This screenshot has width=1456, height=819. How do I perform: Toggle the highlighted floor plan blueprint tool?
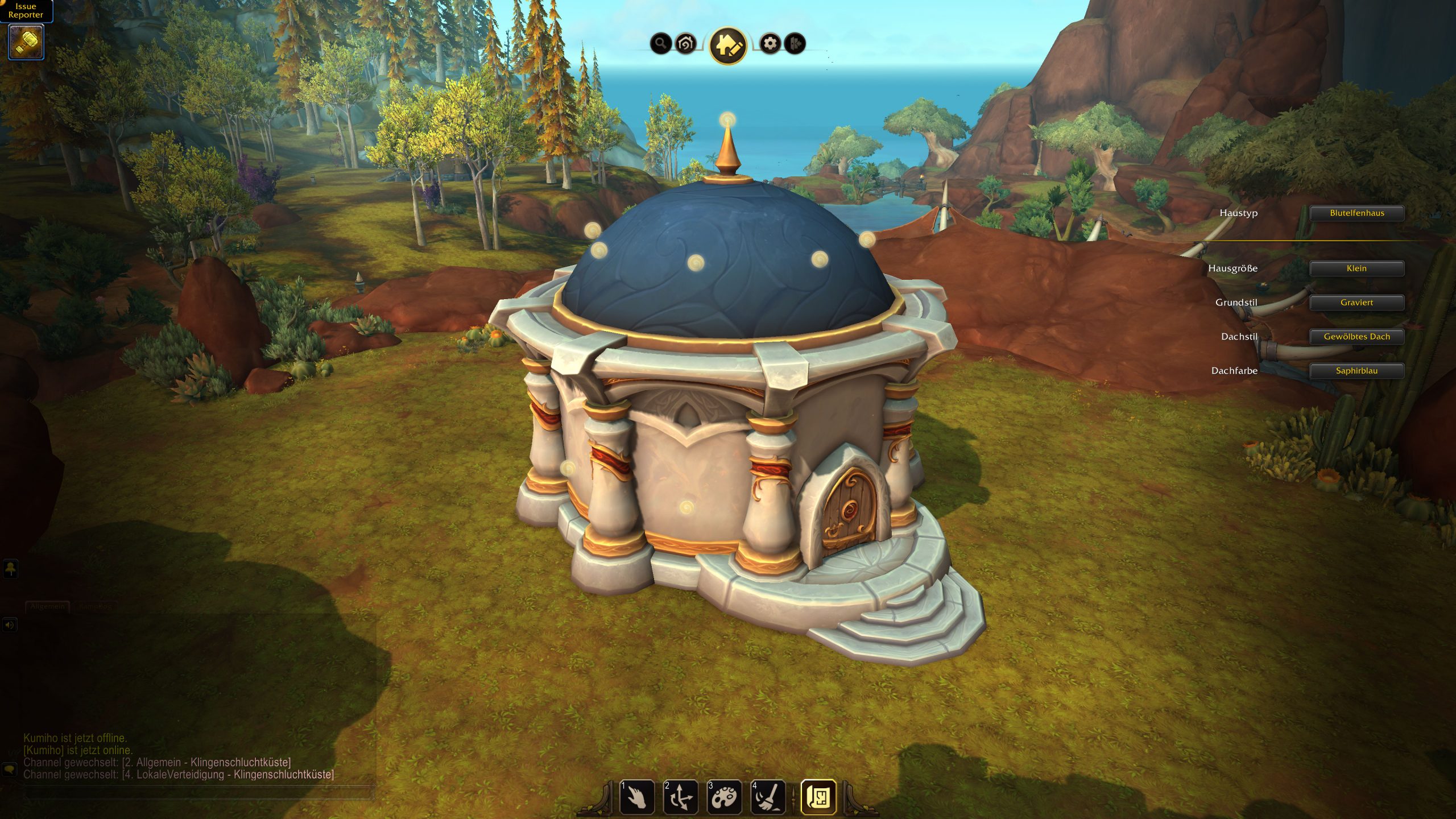(818, 797)
